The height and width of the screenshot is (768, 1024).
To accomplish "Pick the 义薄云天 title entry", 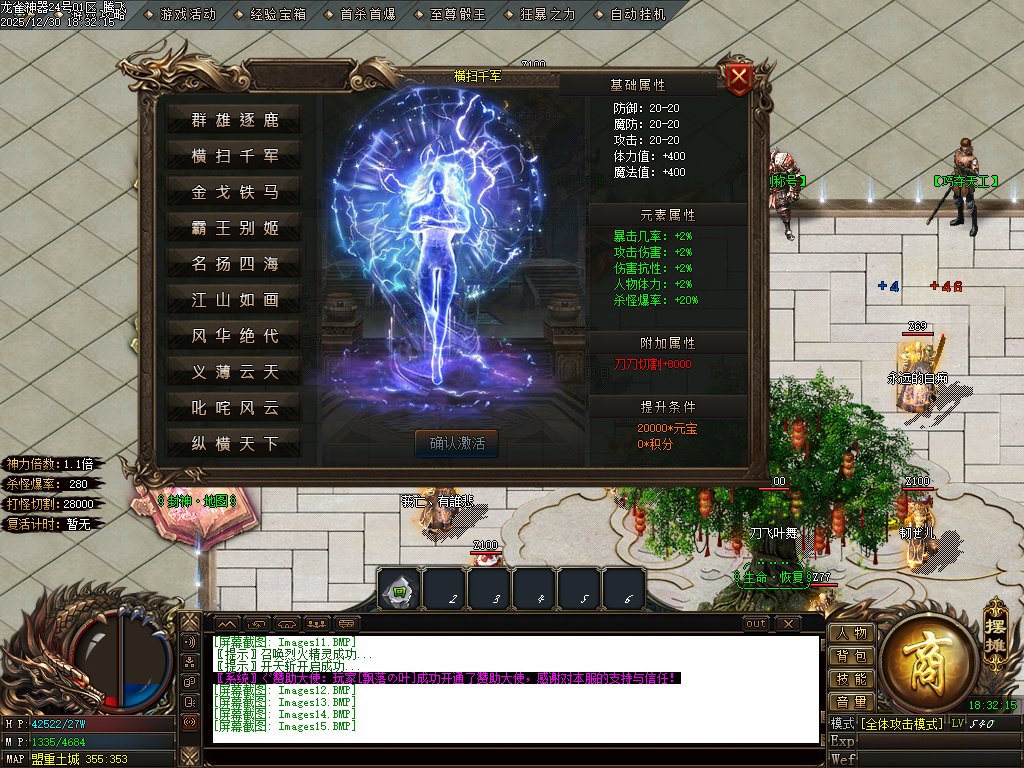I will (x=235, y=372).
